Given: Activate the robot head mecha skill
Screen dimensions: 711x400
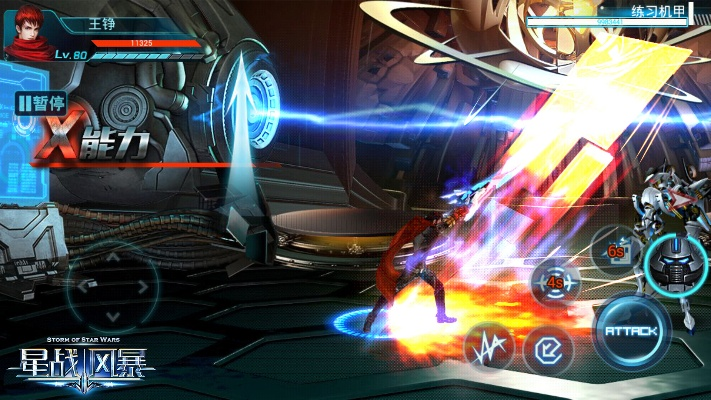Looking at the screenshot, I should coord(676,264).
